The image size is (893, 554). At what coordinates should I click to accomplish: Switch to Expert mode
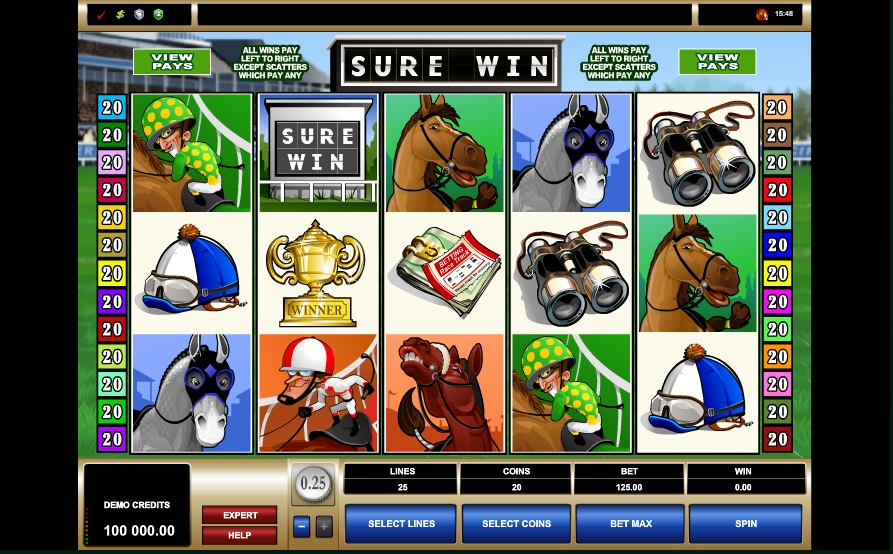click(240, 515)
